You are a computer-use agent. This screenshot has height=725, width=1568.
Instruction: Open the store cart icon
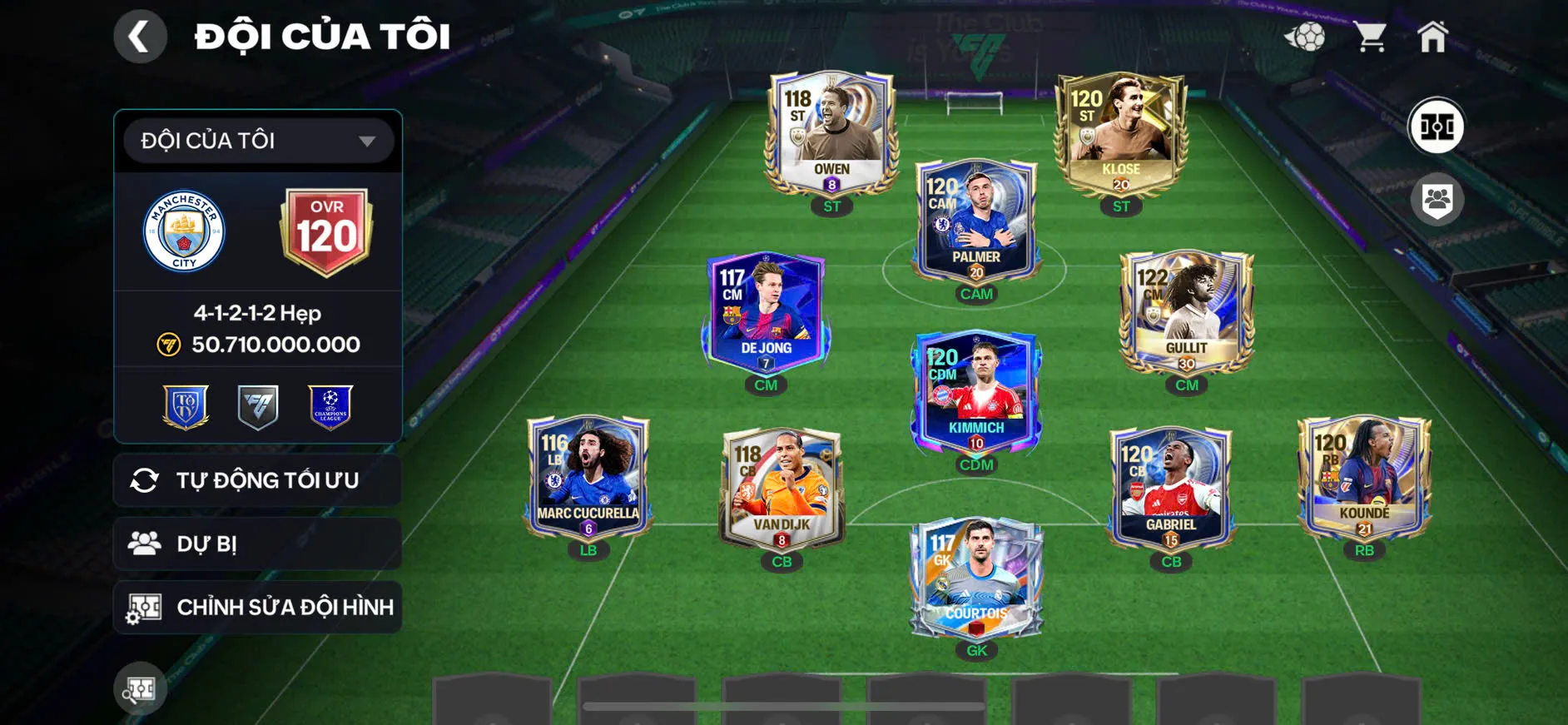point(1370,35)
